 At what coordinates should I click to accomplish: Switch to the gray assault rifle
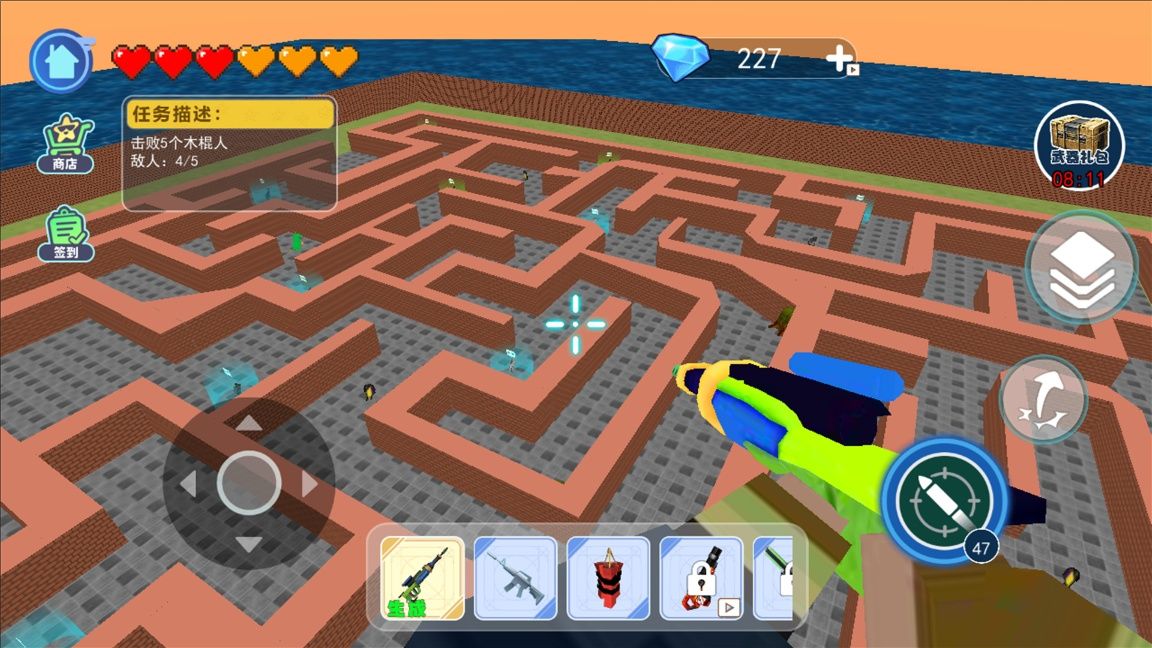coord(515,578)
